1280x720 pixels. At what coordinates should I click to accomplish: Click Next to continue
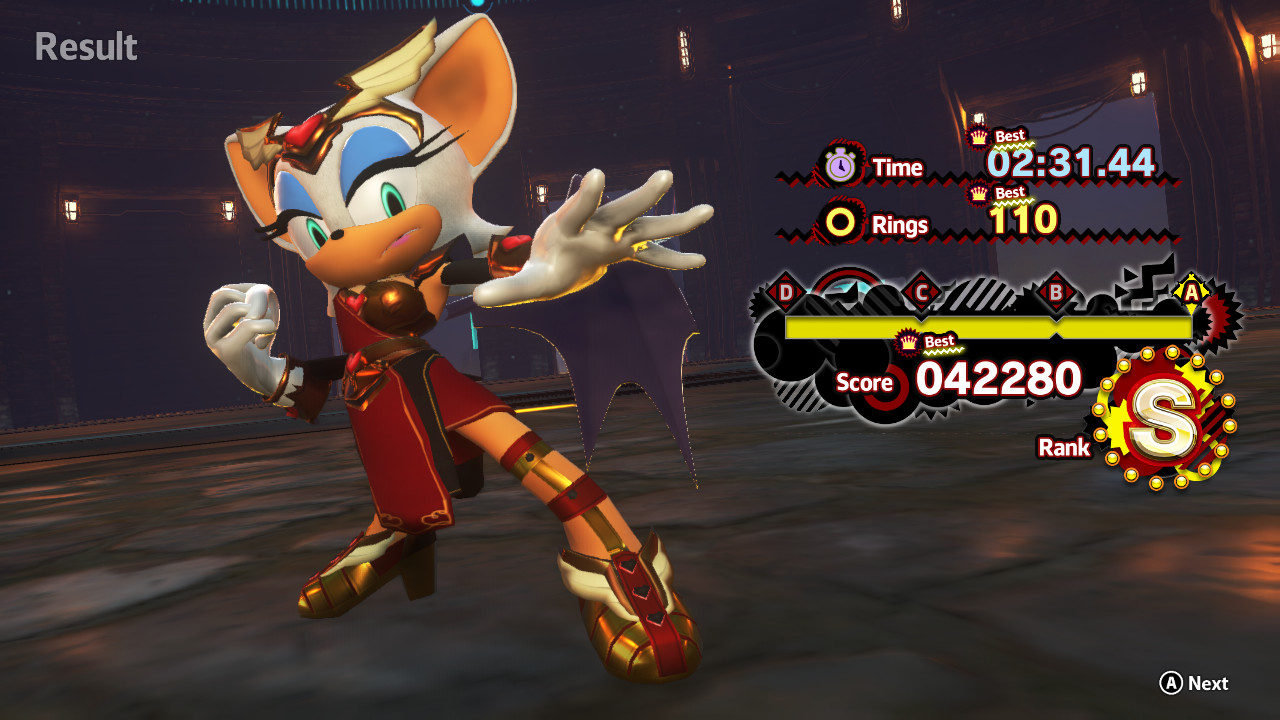click(x=1193, y=684)
